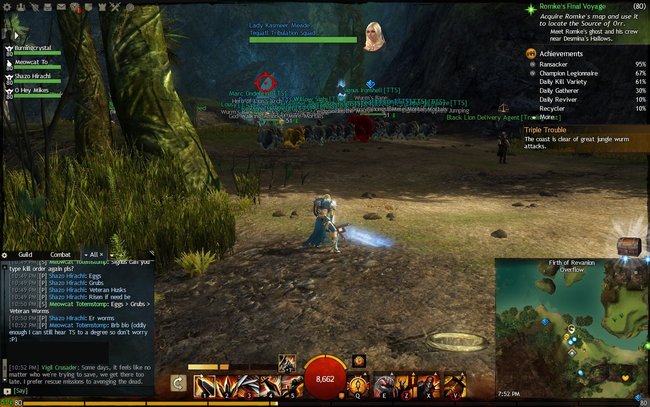Image resolution: width=650 pixels, height=407 pixels.
Task: Open the treasure chest reward icon
Action: (629, 246)
